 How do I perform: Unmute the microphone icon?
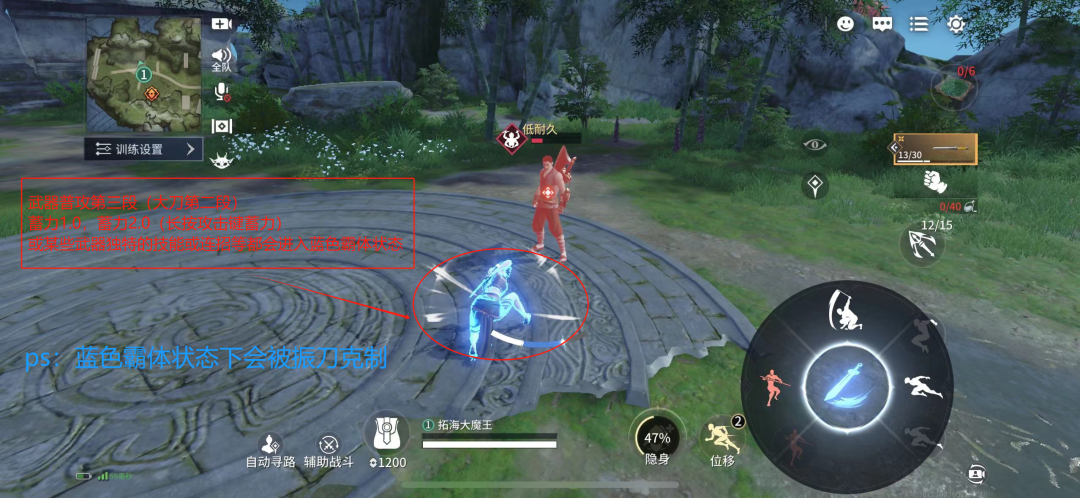point(222,92)
